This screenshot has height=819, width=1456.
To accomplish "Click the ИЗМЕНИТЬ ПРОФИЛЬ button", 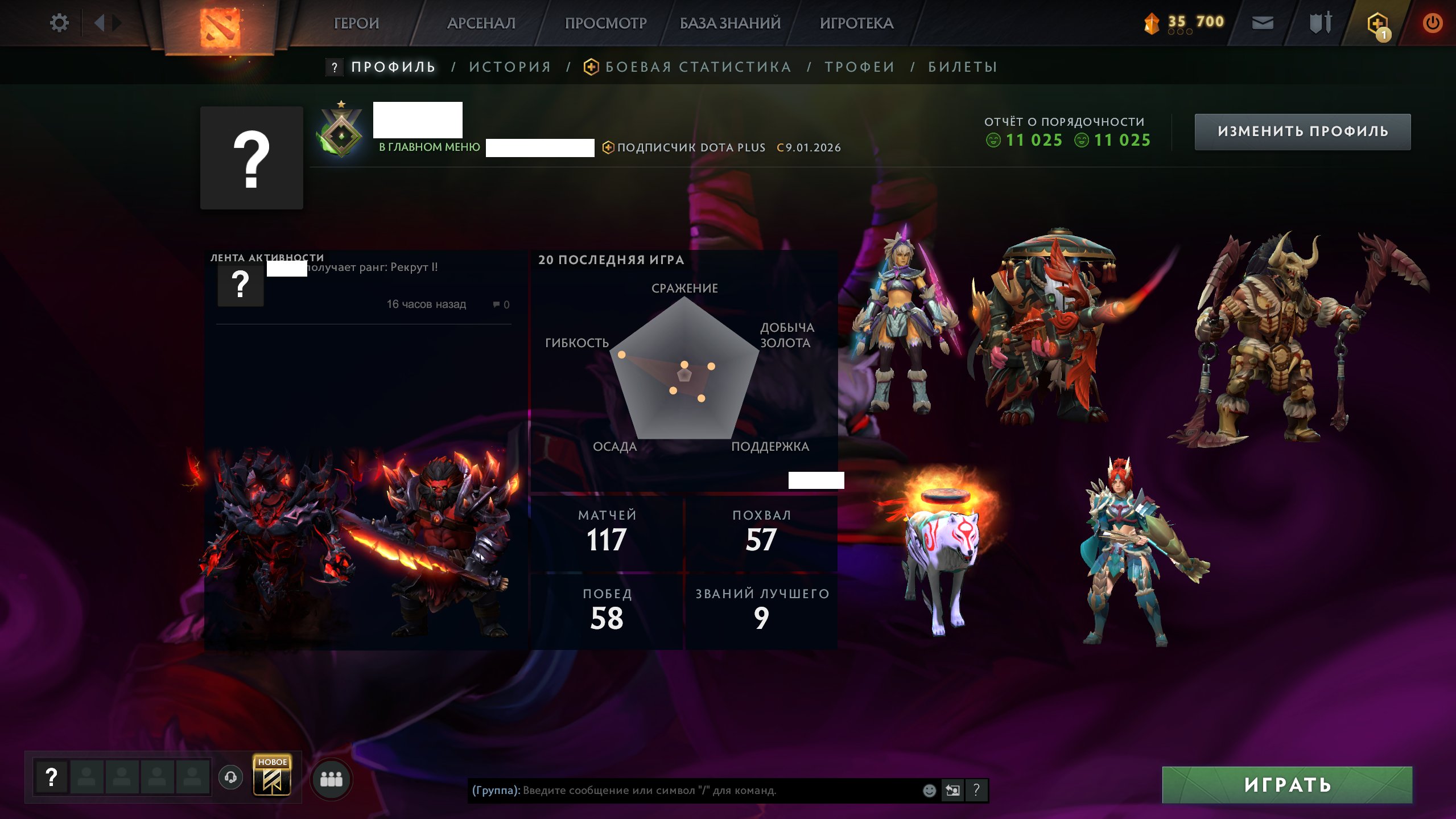I will (x=1302, y=131).
